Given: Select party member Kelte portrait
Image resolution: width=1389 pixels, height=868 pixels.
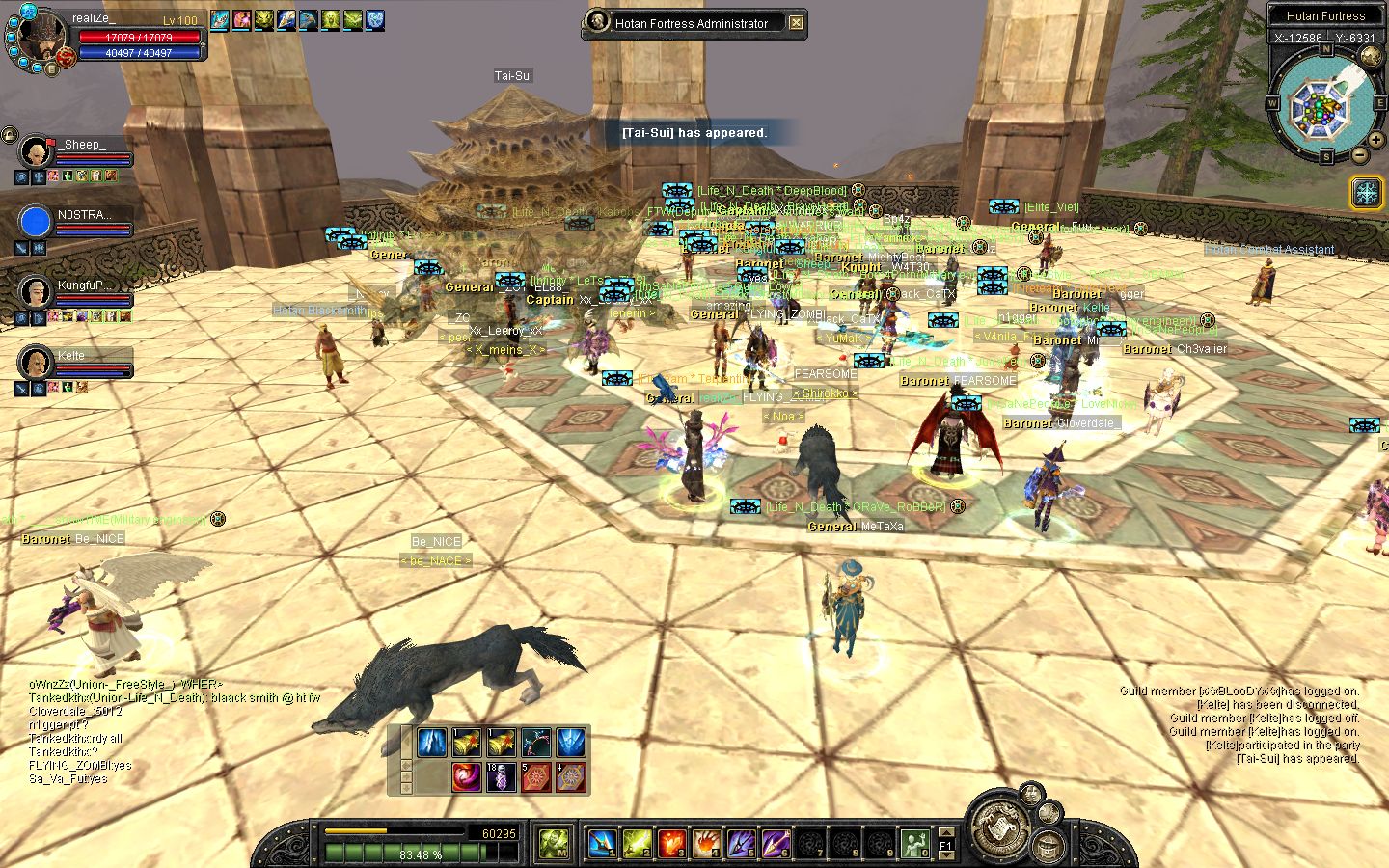Looking at the screenshot, I should pyautogui.click(x=36, y=362).
